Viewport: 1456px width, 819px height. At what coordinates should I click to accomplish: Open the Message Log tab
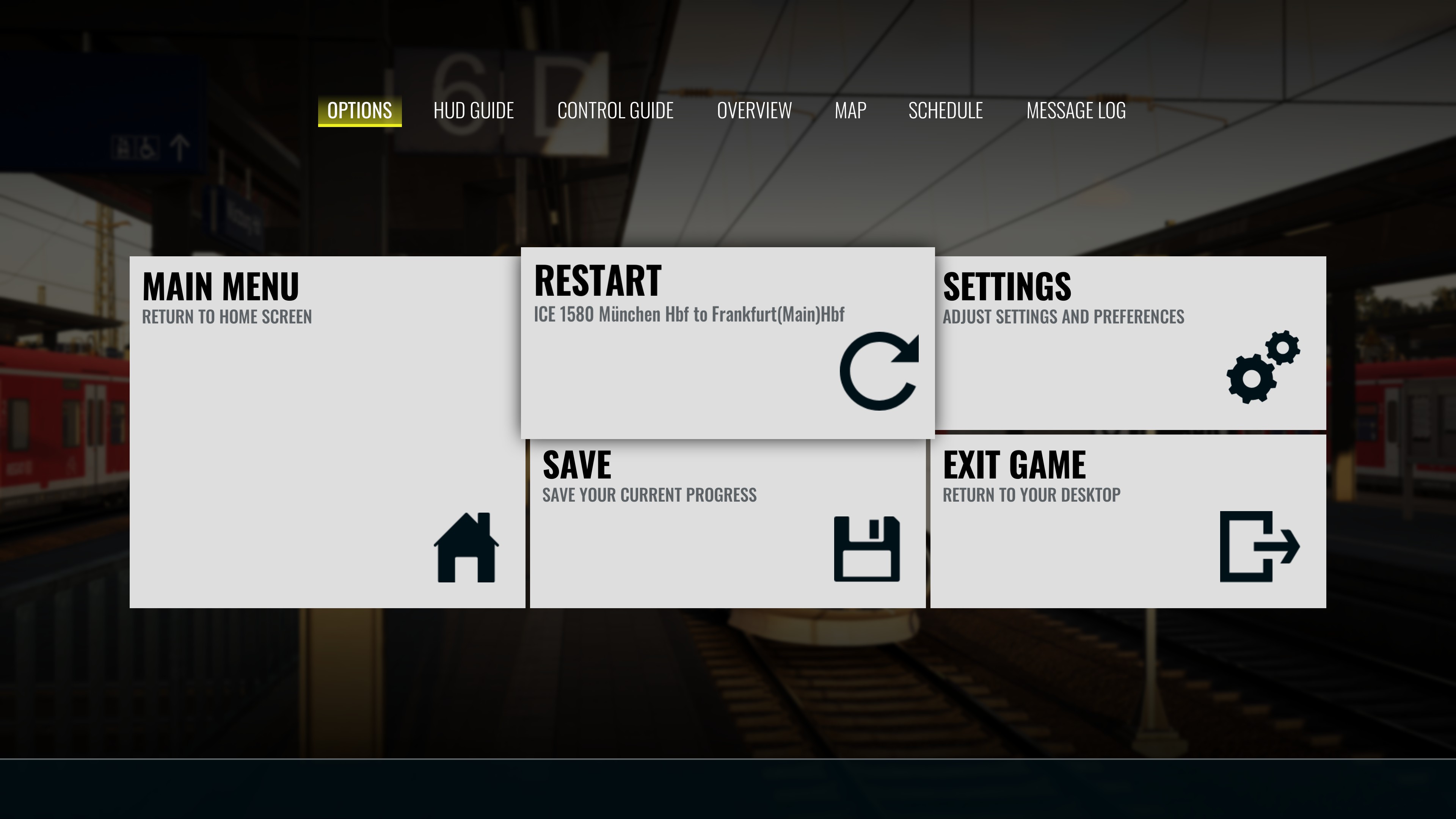click(x=1076, y=111)
